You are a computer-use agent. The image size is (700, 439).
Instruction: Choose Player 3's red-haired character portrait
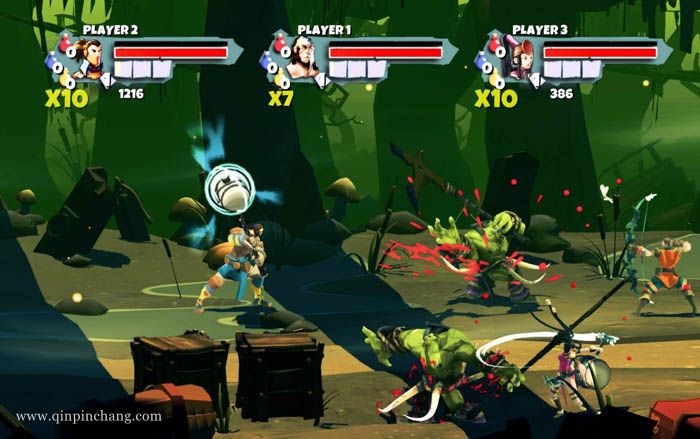[x=521, y=60]
